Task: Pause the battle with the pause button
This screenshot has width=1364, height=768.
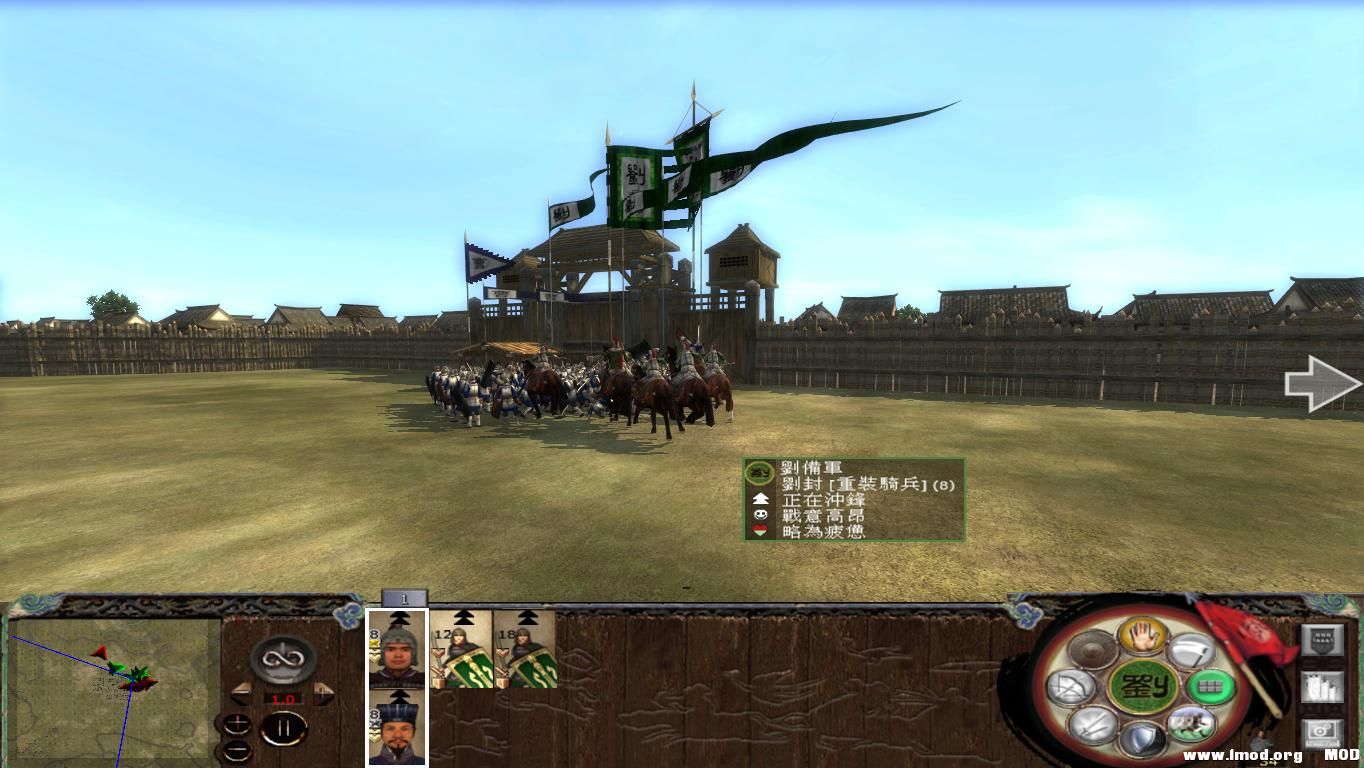Action: tap(285, 727)
